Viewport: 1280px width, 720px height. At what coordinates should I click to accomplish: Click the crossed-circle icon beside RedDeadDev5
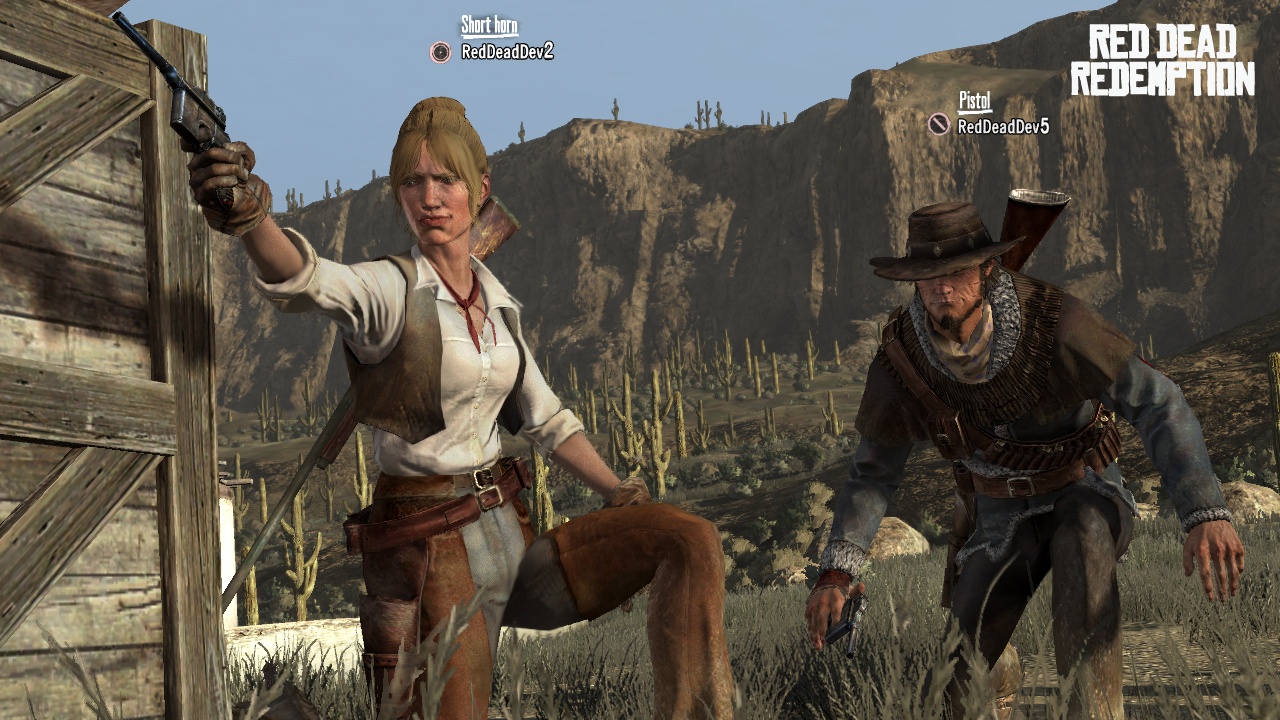(x=938, y=124)
